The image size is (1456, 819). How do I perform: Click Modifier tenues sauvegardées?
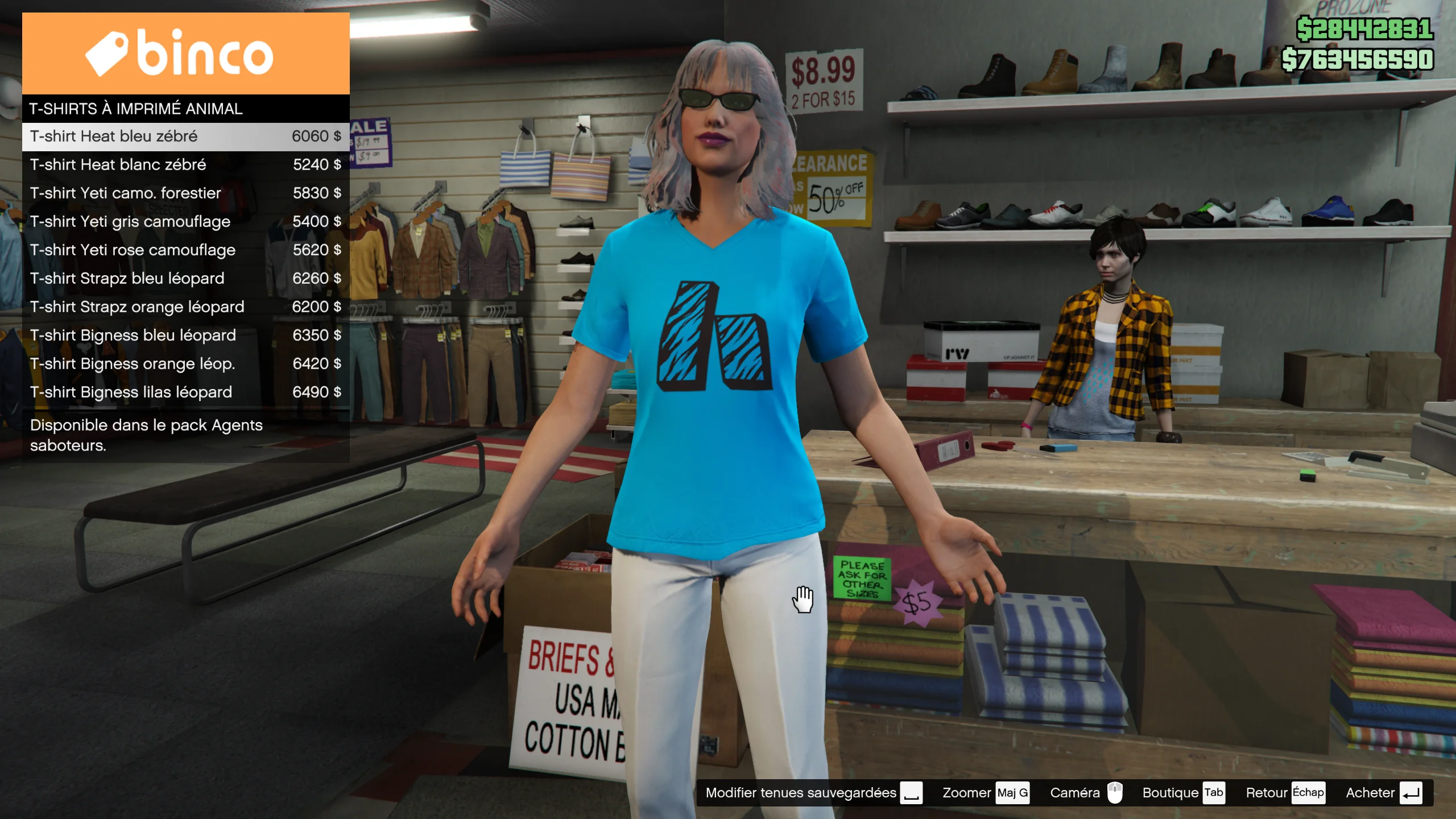click(x=813, y=793)
